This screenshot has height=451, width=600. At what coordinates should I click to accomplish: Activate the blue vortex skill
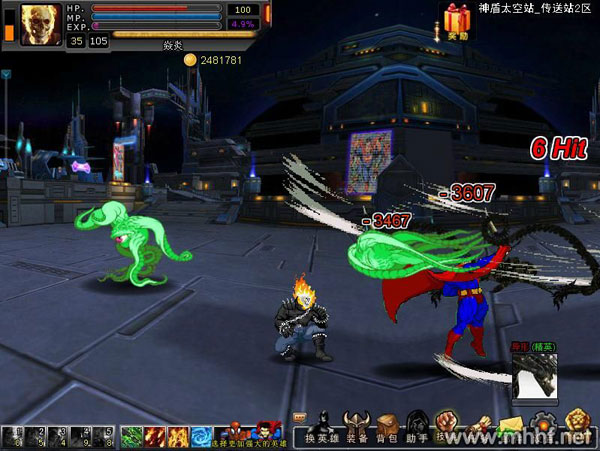click(x=200, y=437)
